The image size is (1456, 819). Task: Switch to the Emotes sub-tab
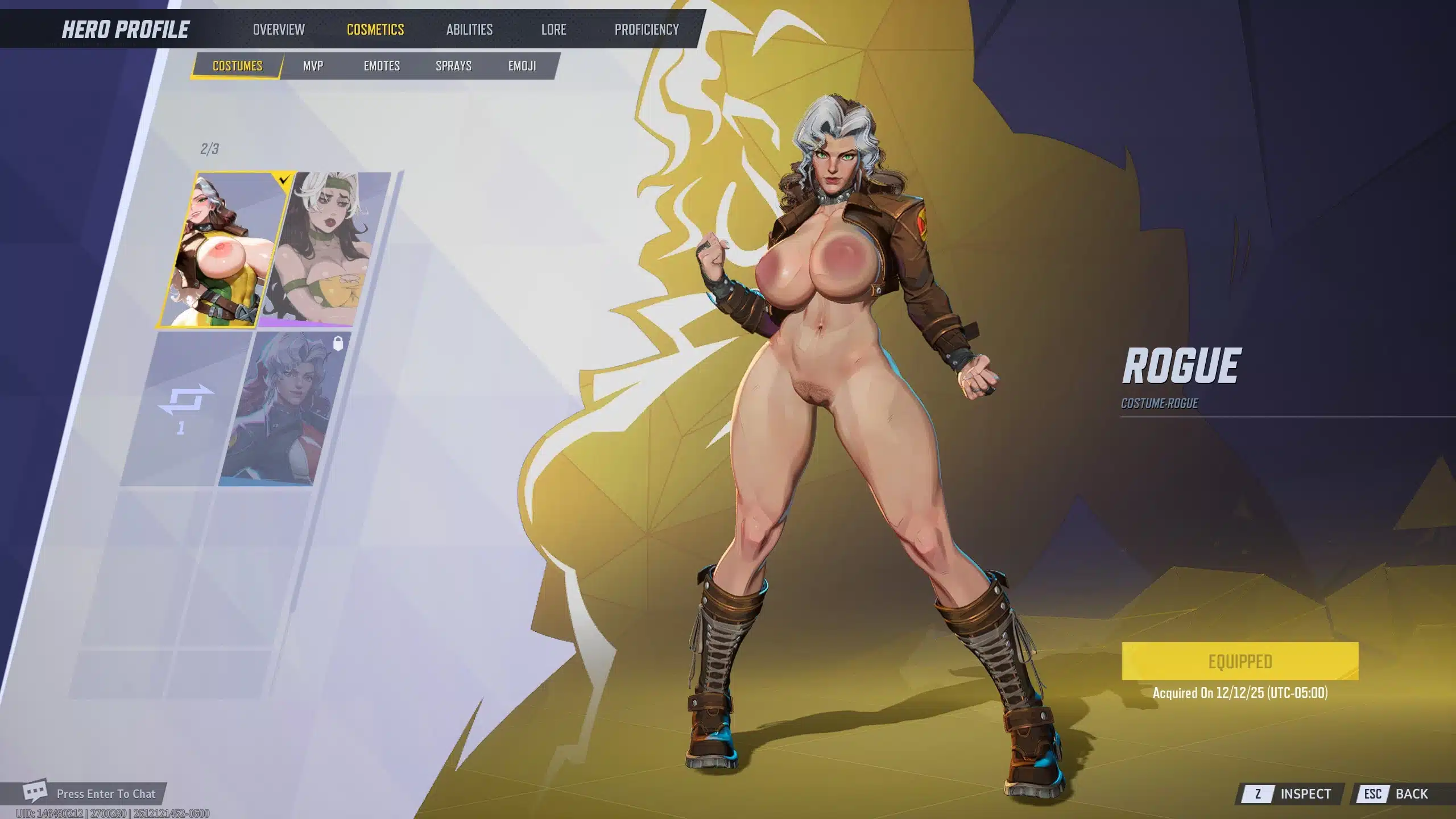[382, 66]
